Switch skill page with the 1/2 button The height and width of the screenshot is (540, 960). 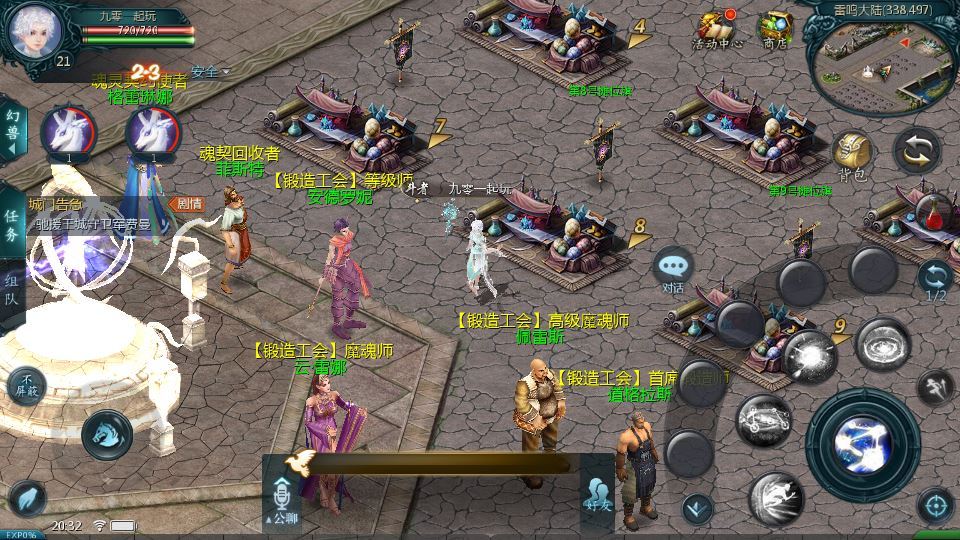click(935, 281)
